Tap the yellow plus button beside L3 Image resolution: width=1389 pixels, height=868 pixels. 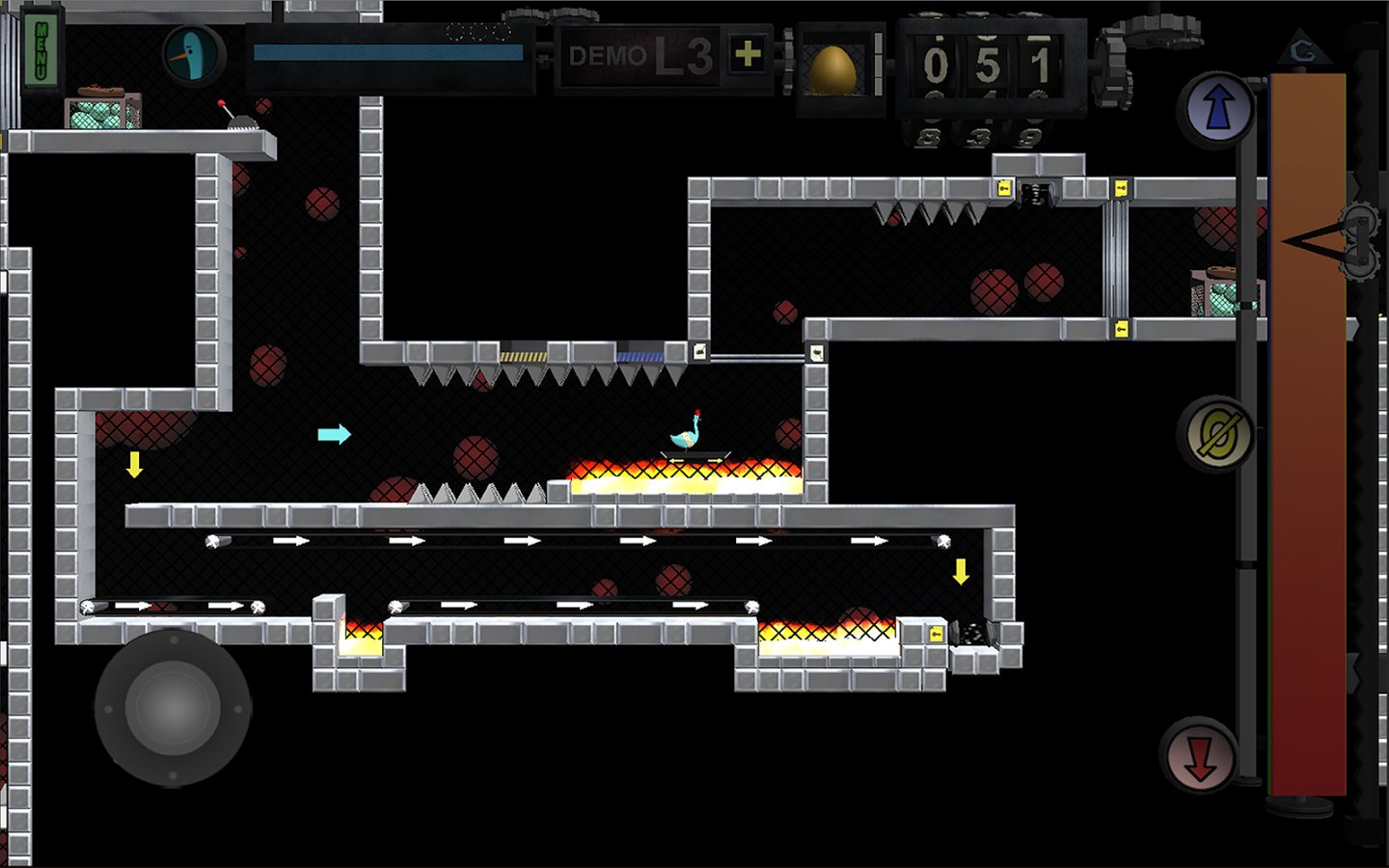pos(748,54)
